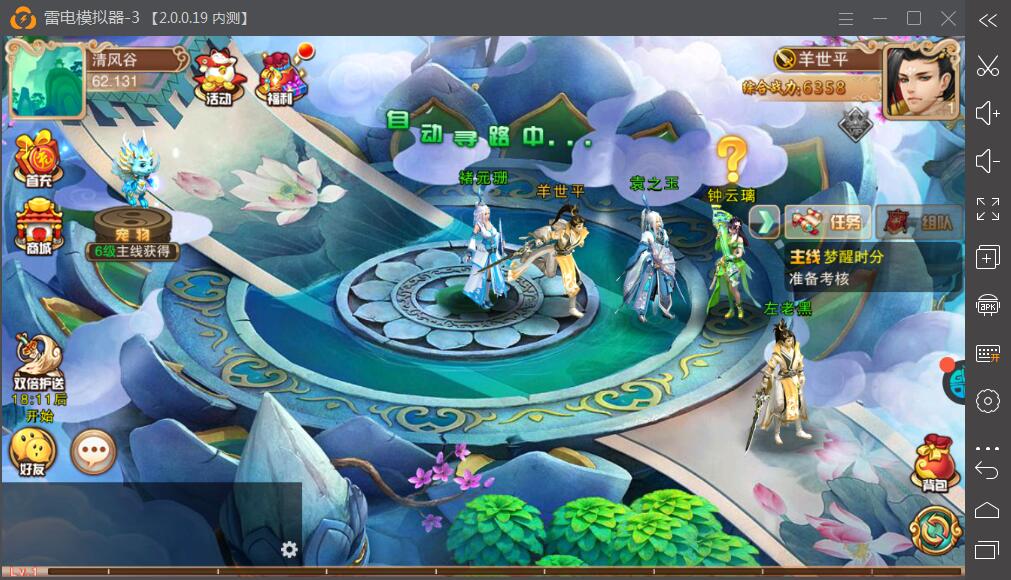
Task: Open the player portrait character sheet
Action: 919,82
